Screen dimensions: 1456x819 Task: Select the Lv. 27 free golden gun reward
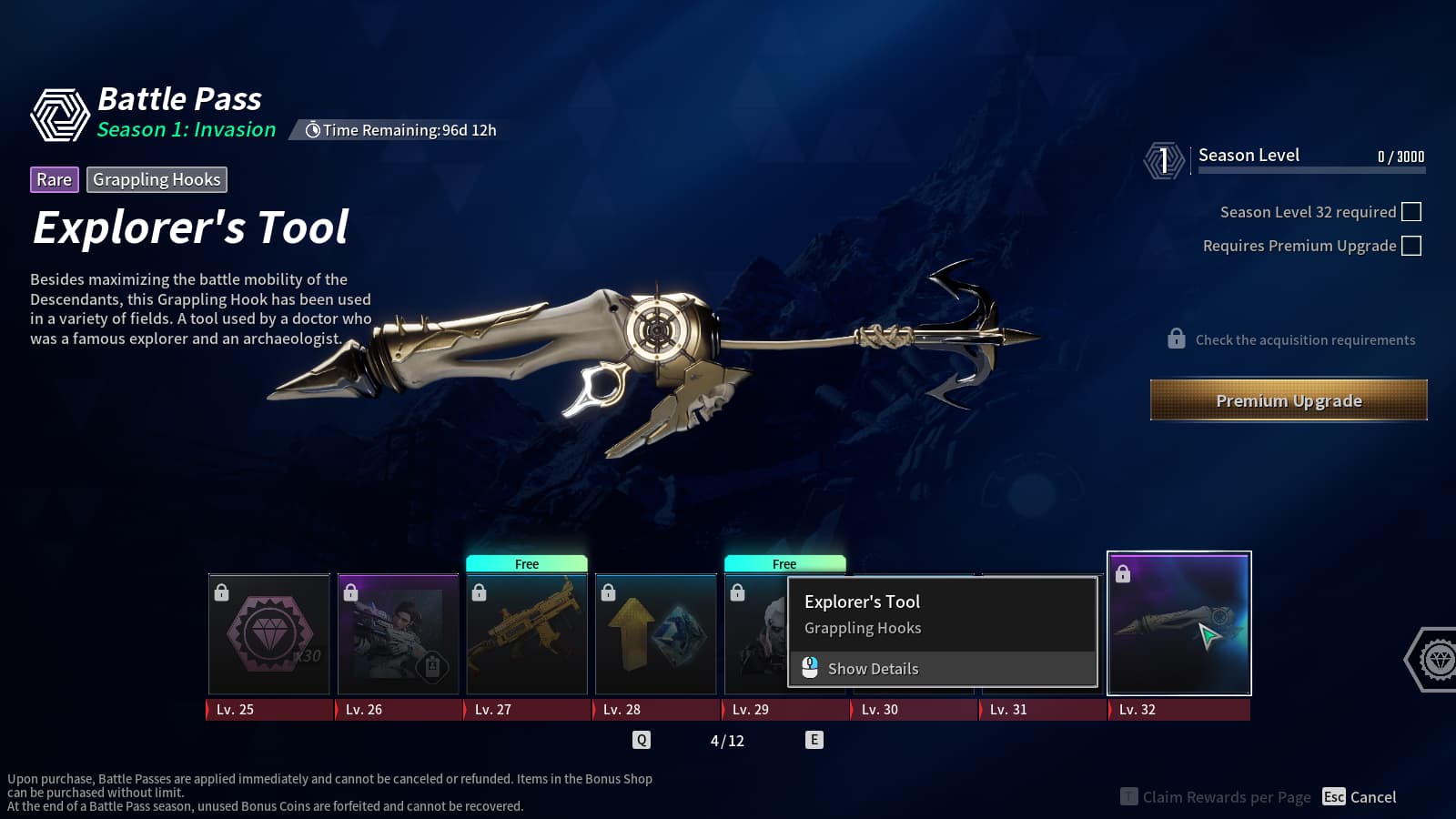coord(527,634)
